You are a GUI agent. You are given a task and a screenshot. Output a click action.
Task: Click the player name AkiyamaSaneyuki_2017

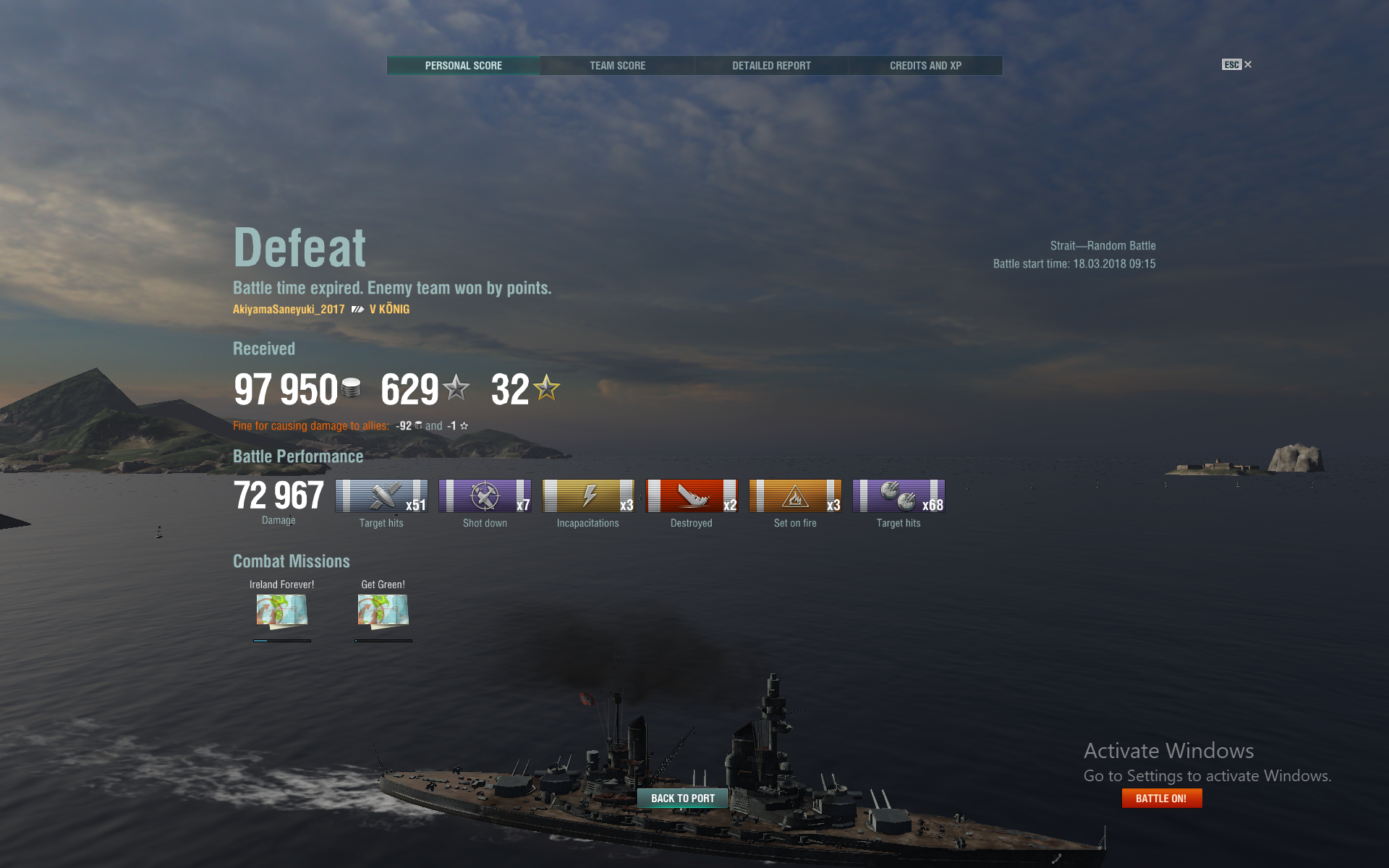point(289,310)
